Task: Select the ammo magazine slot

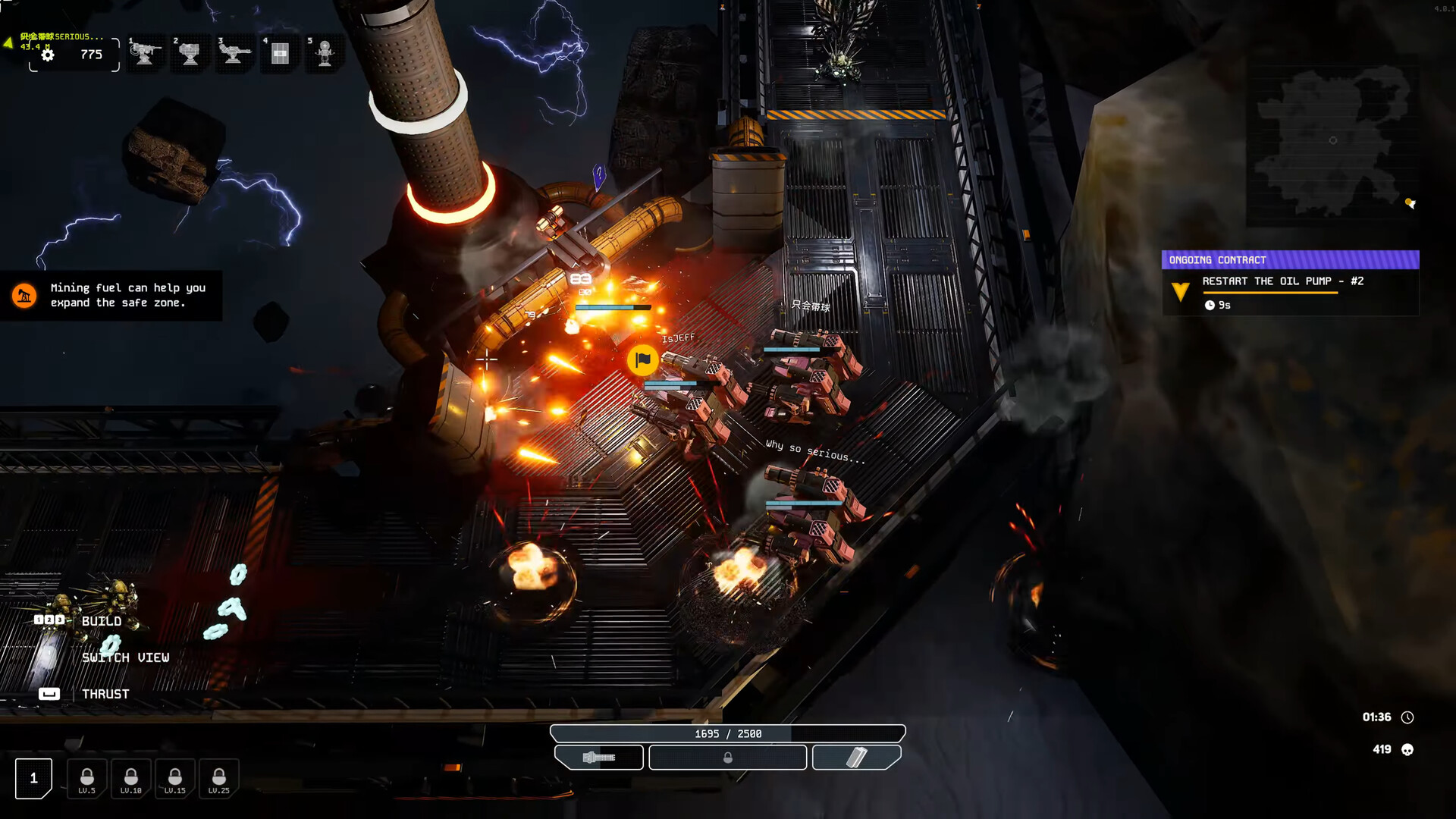Action: (856, 757)
